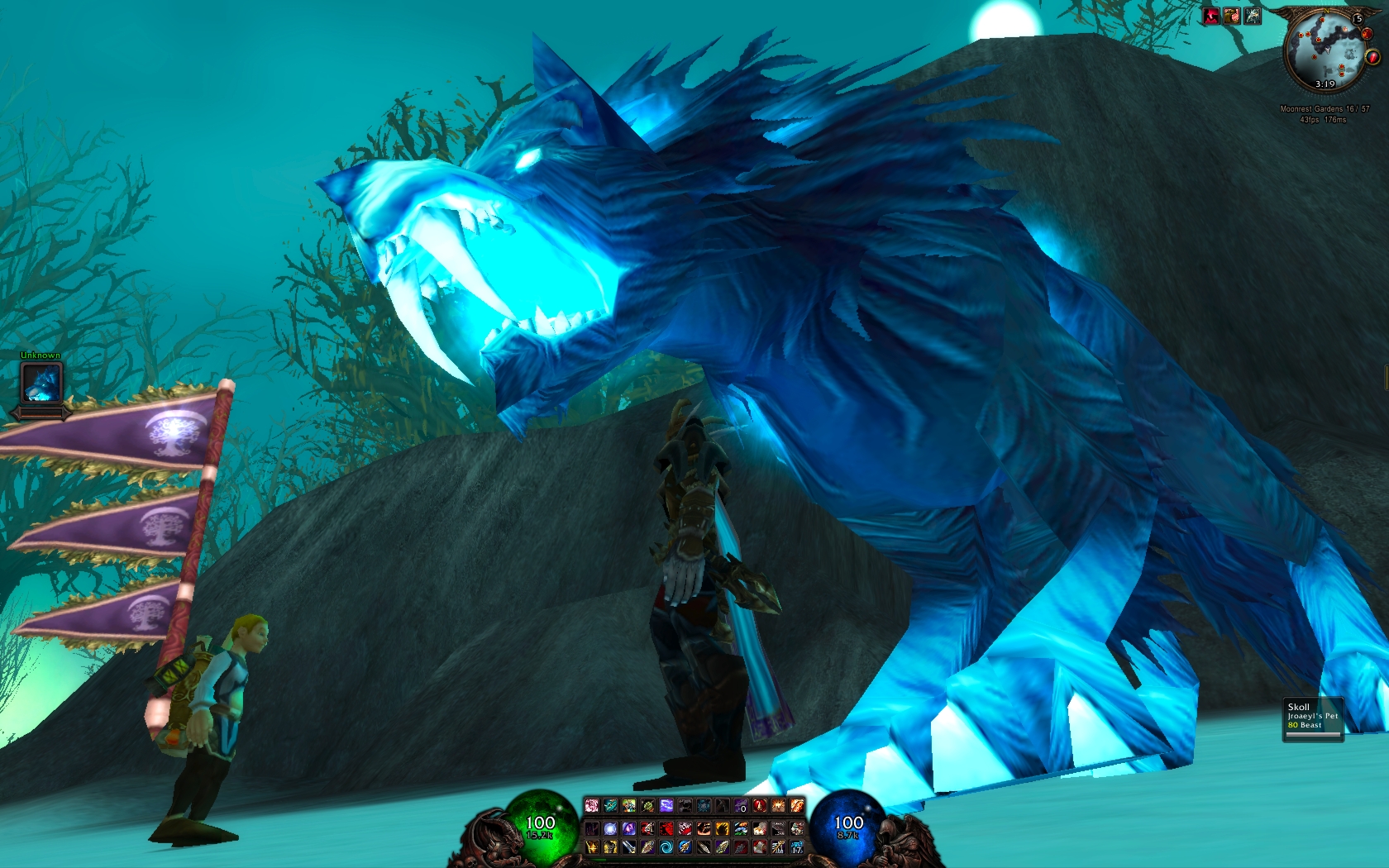Image resolution: width=1389 pixels, height=868 pixels.
Task: Click the pale teal winged buff icon
Action: pos(1253,16)
